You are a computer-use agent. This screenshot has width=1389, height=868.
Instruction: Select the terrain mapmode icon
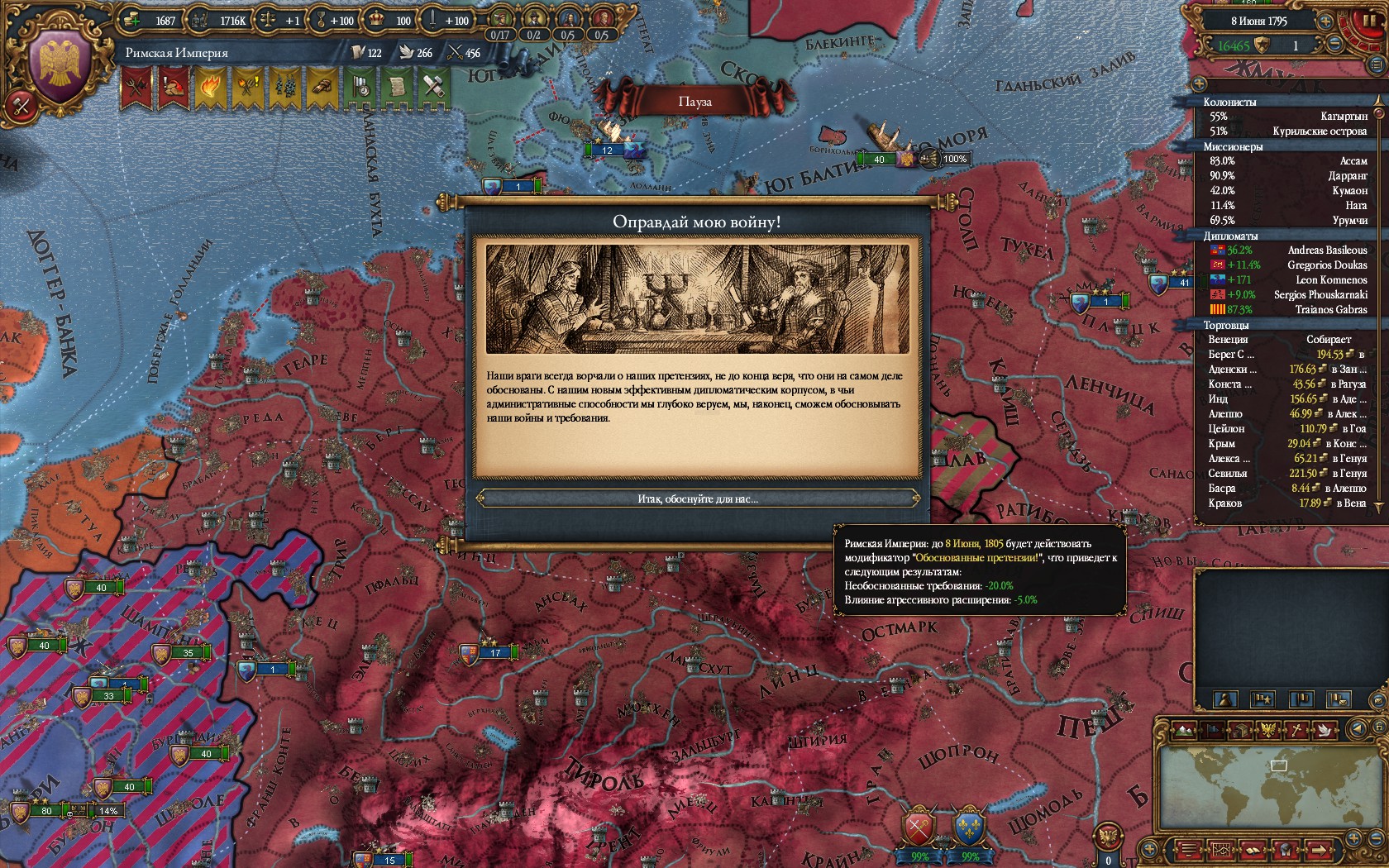click(1185, 730)
